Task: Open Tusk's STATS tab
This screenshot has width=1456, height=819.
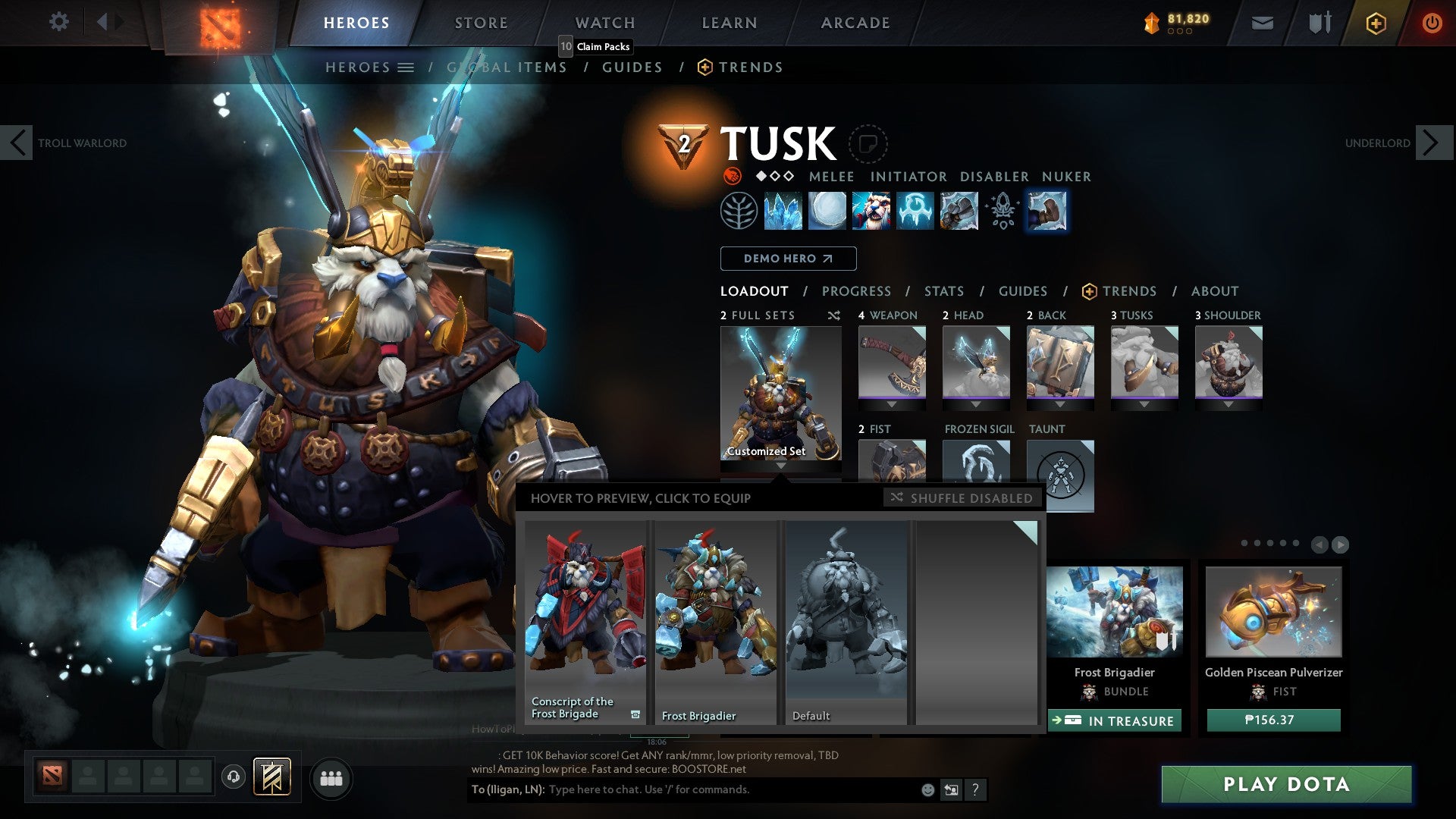Action: 943,290
